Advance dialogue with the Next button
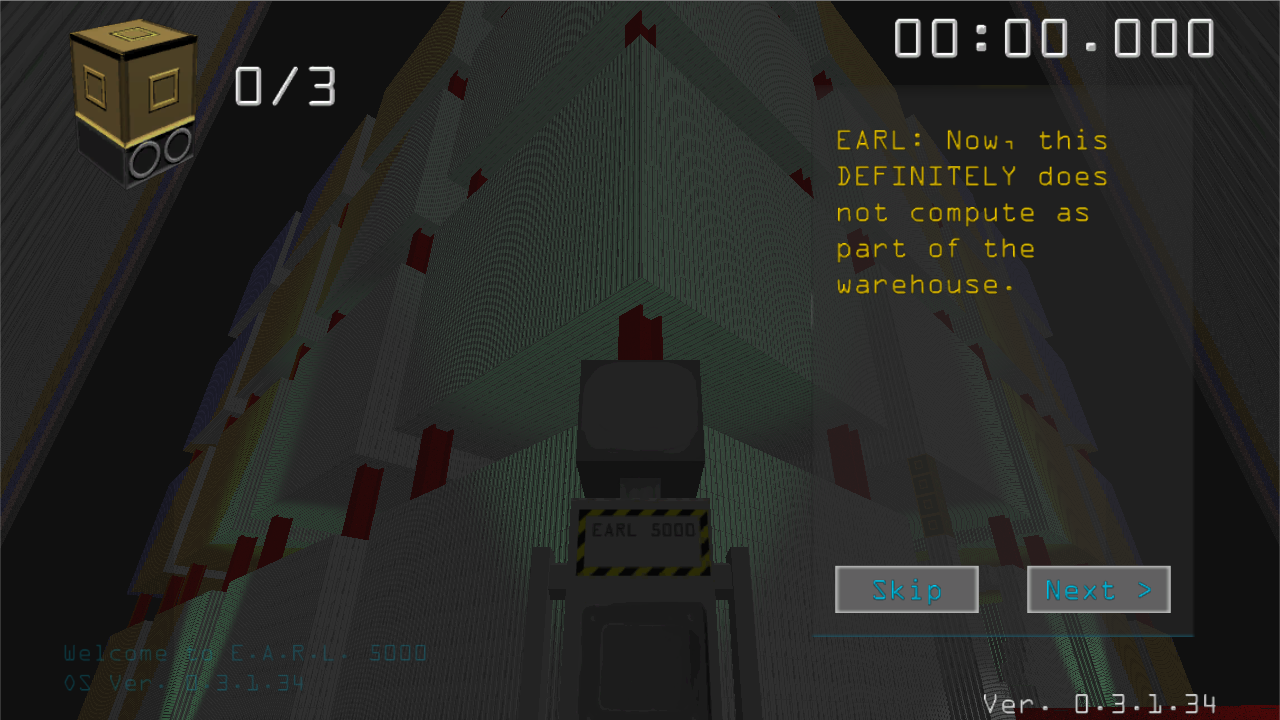1280x720 pixels. coord(1098,590)
